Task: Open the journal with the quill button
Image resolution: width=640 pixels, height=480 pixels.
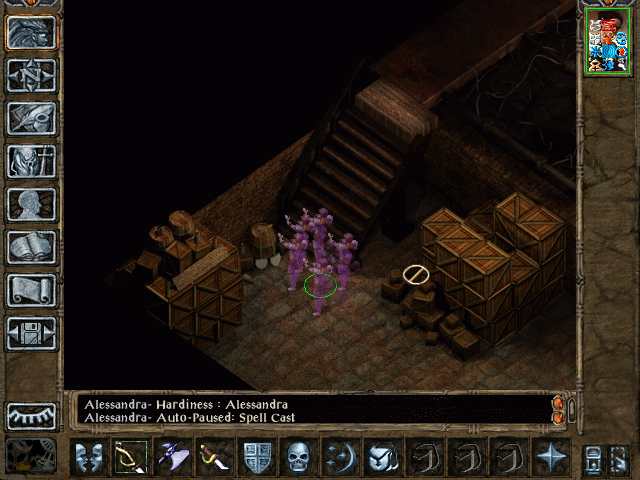Action: (32, 118)
